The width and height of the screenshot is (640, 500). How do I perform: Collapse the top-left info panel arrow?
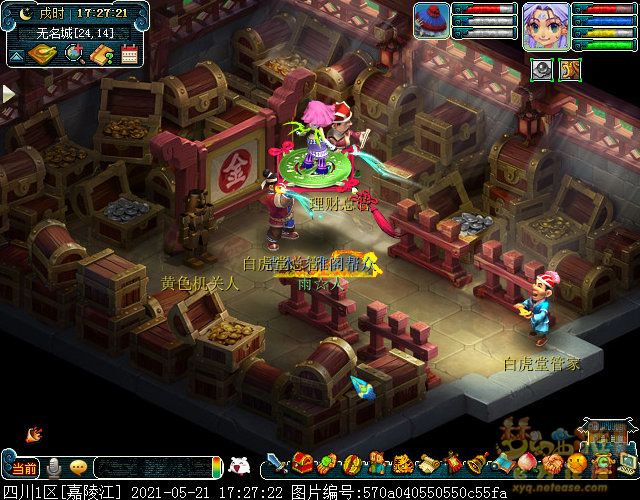click(x=14, y=56)
